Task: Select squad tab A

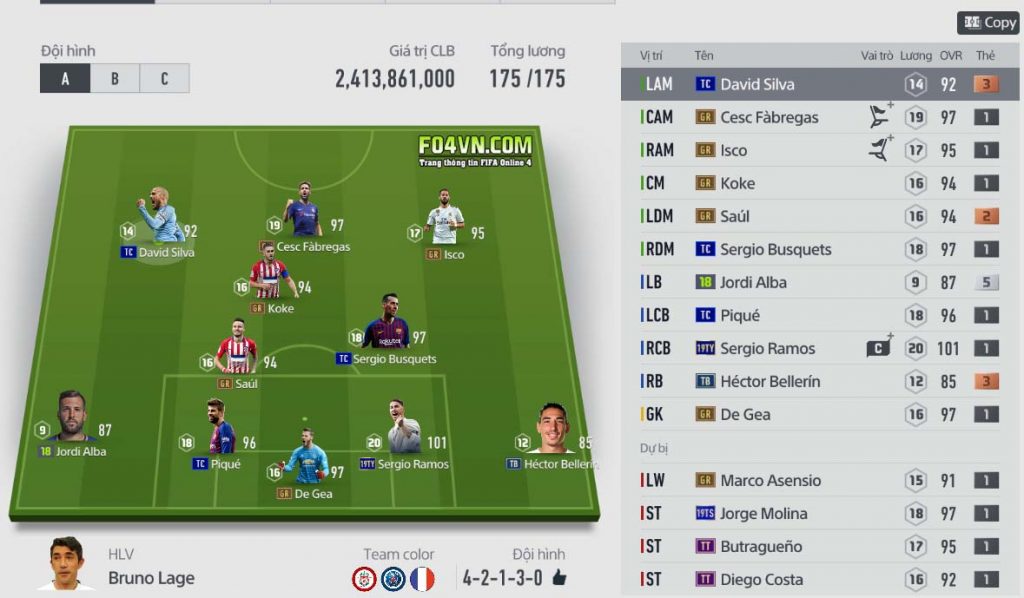Action: coord(65,78)
